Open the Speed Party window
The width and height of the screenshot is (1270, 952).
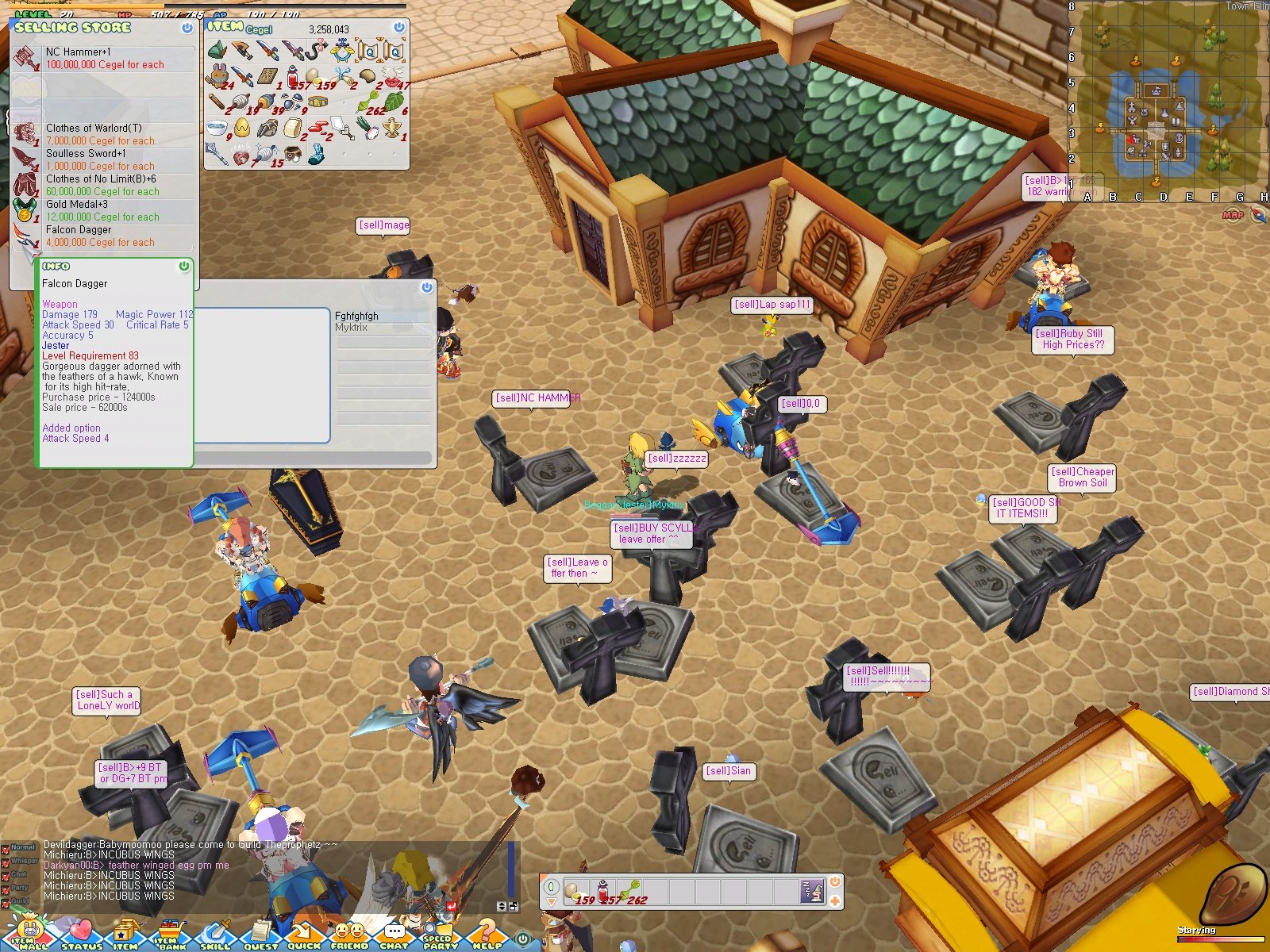click(438, 936)
